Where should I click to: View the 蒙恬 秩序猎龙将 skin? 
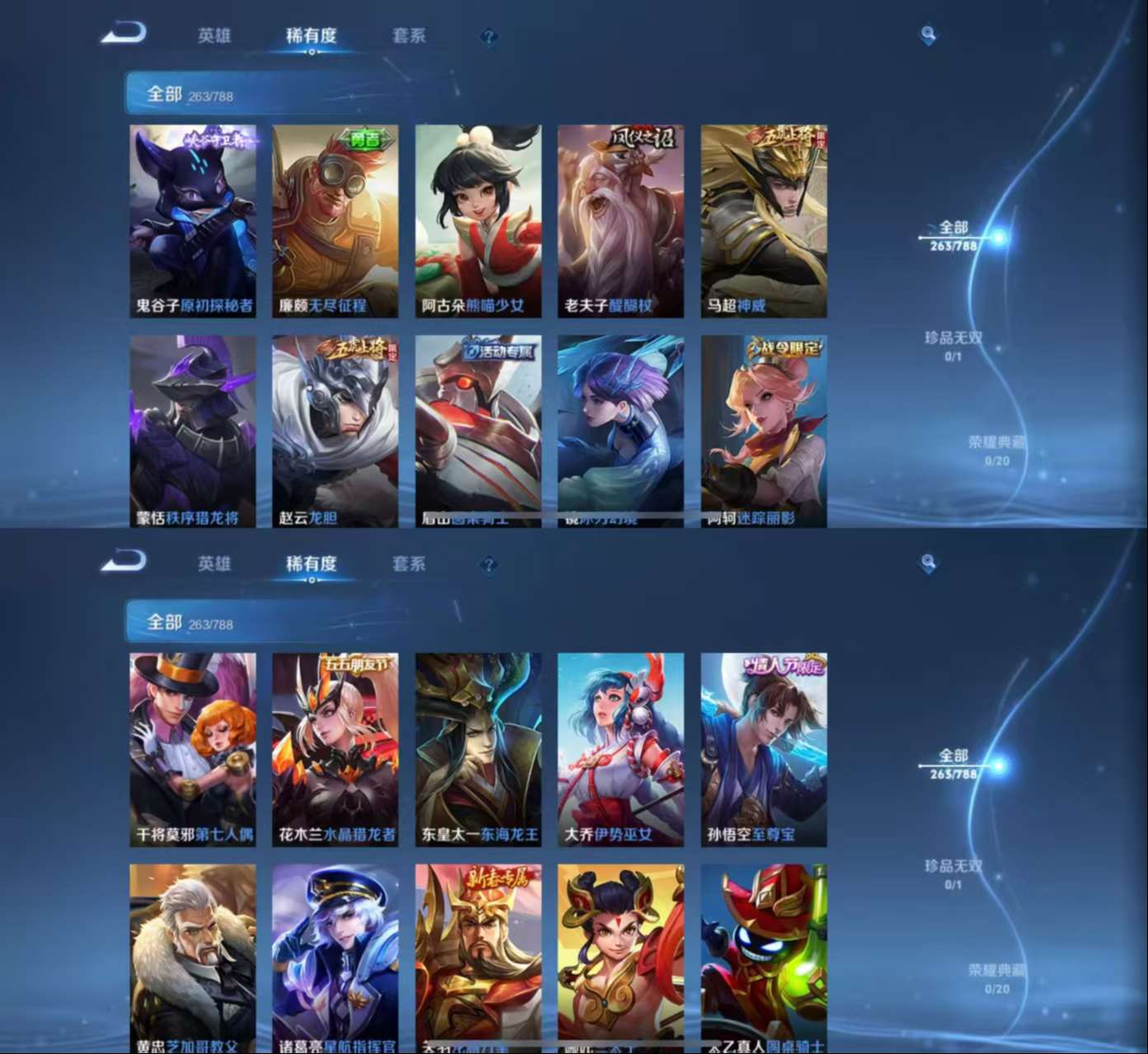(x=193, y=430)
